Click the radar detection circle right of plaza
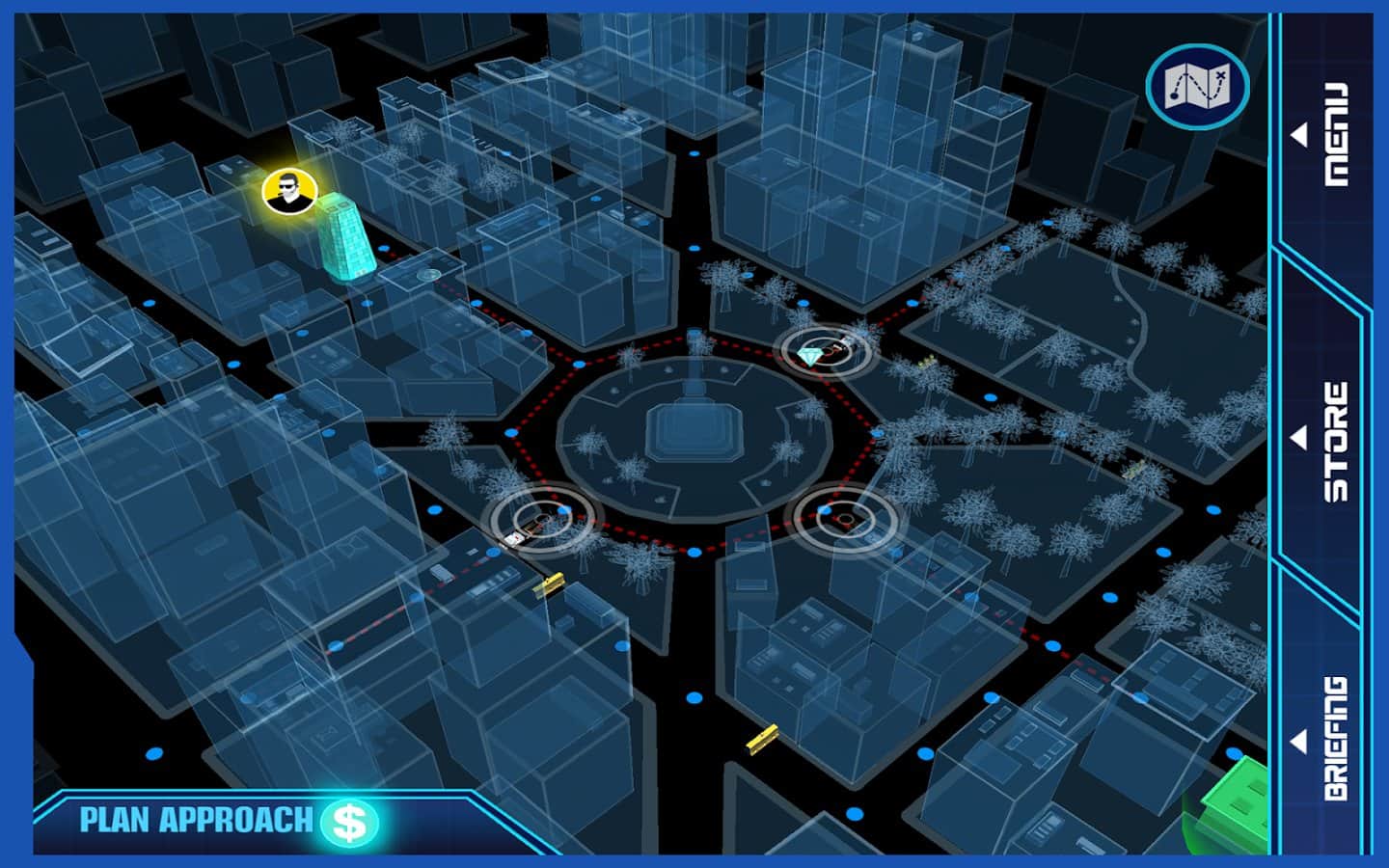This screenshot has width=1389, height=868. click(841, 518)
